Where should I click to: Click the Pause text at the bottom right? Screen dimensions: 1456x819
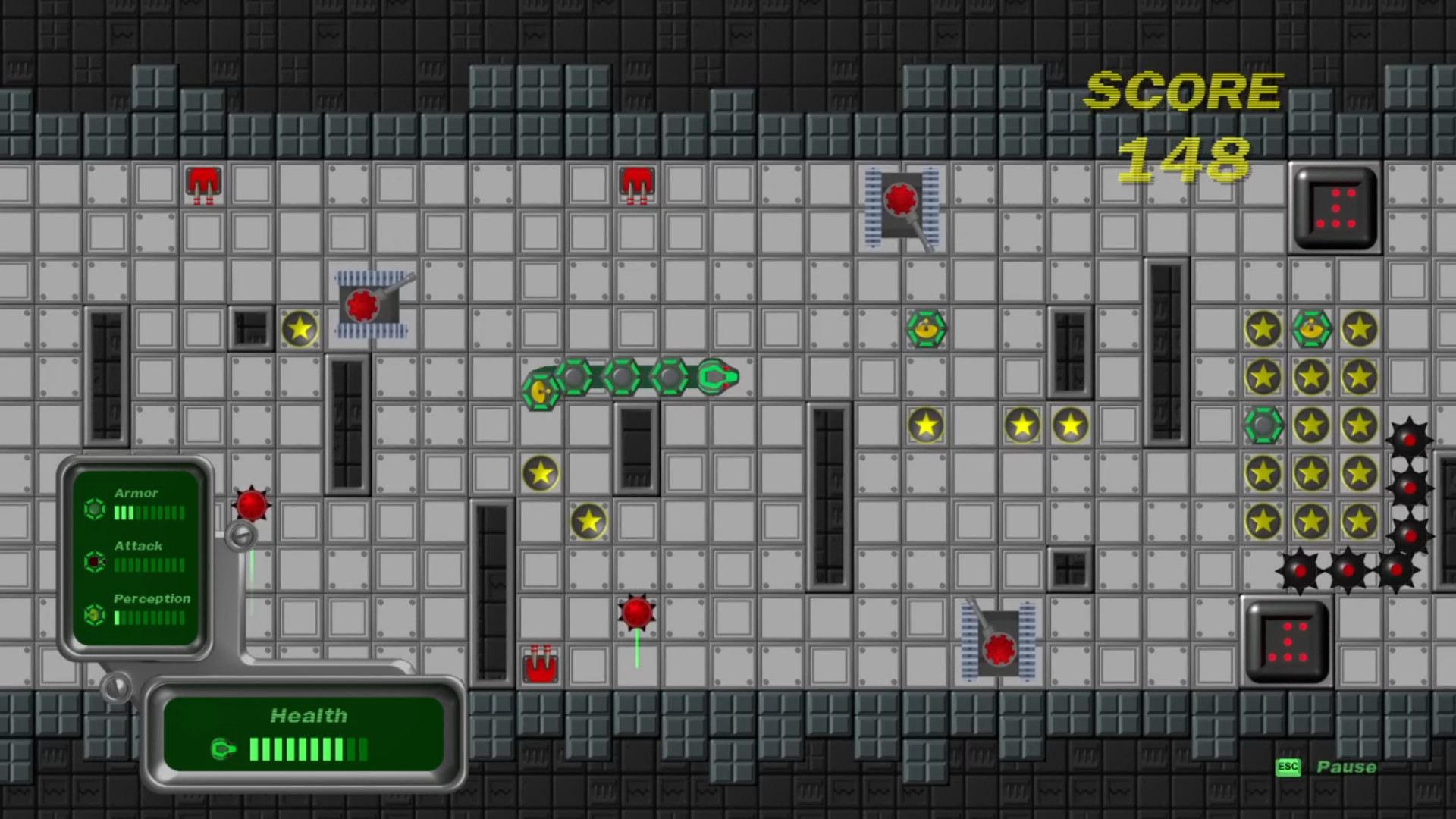coord(1348,767)
